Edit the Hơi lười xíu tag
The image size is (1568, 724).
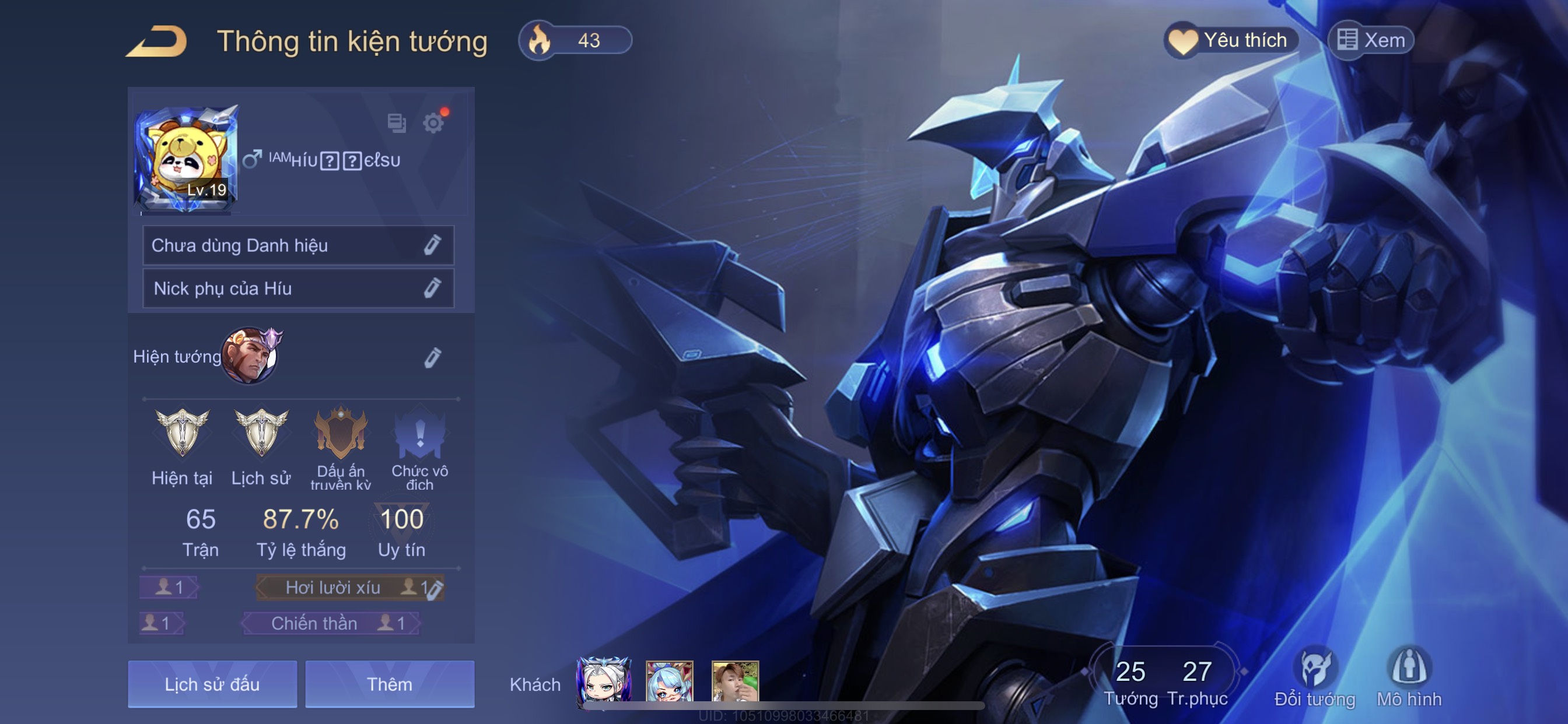(x=433, y=589)
